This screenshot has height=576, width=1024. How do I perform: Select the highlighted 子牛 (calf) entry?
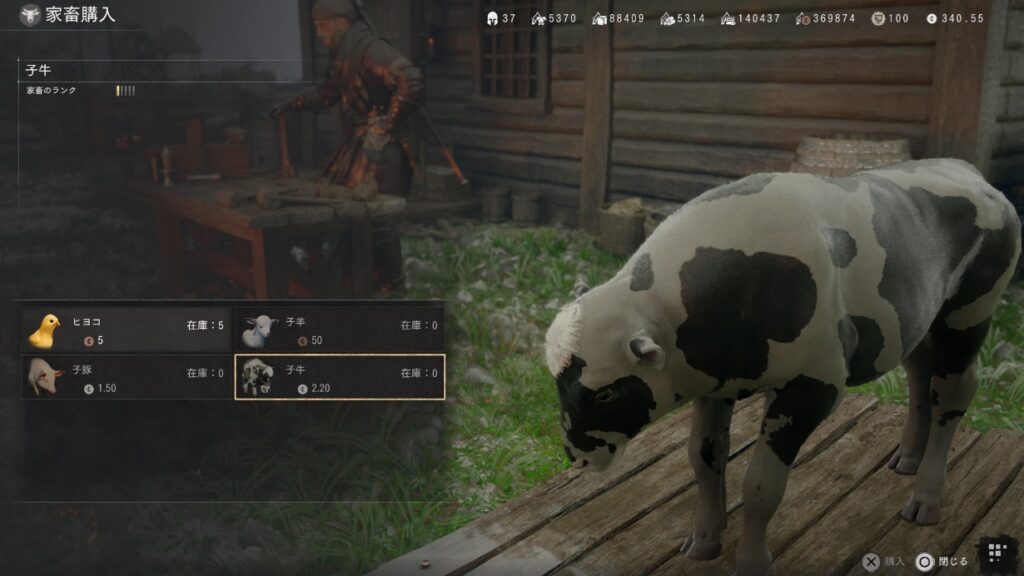(x=339, y=377)
